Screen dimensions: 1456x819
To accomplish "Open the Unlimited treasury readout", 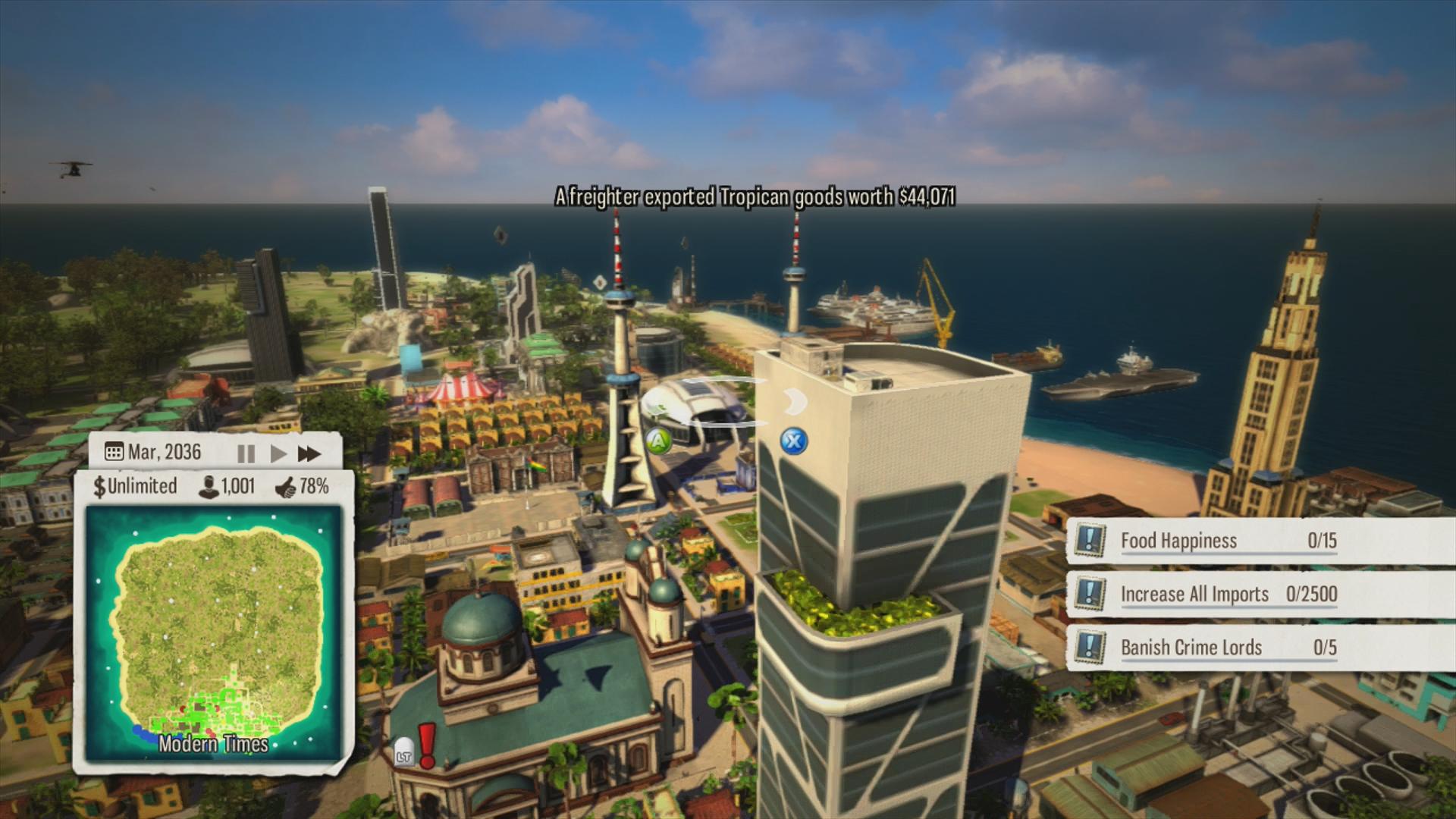I will (x=135, y=486).
